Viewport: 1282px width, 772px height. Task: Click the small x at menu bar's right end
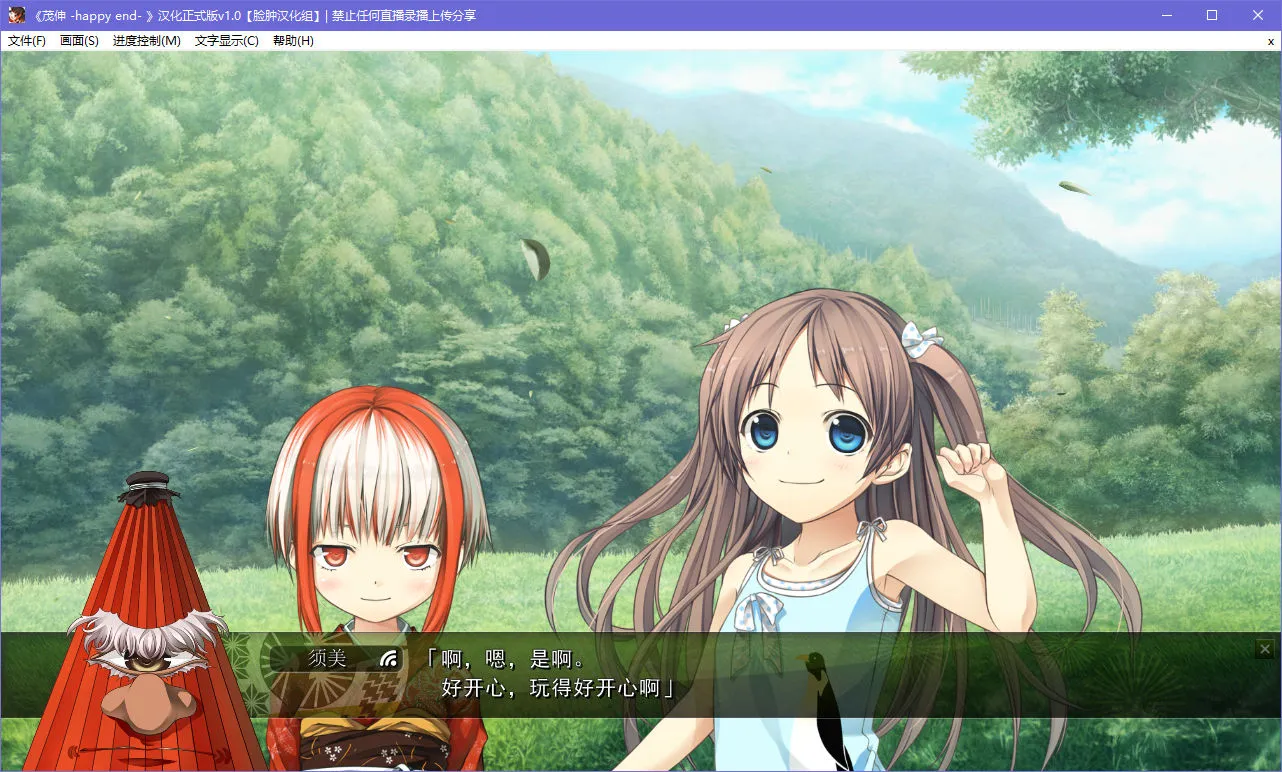[x=1270, y=41]
